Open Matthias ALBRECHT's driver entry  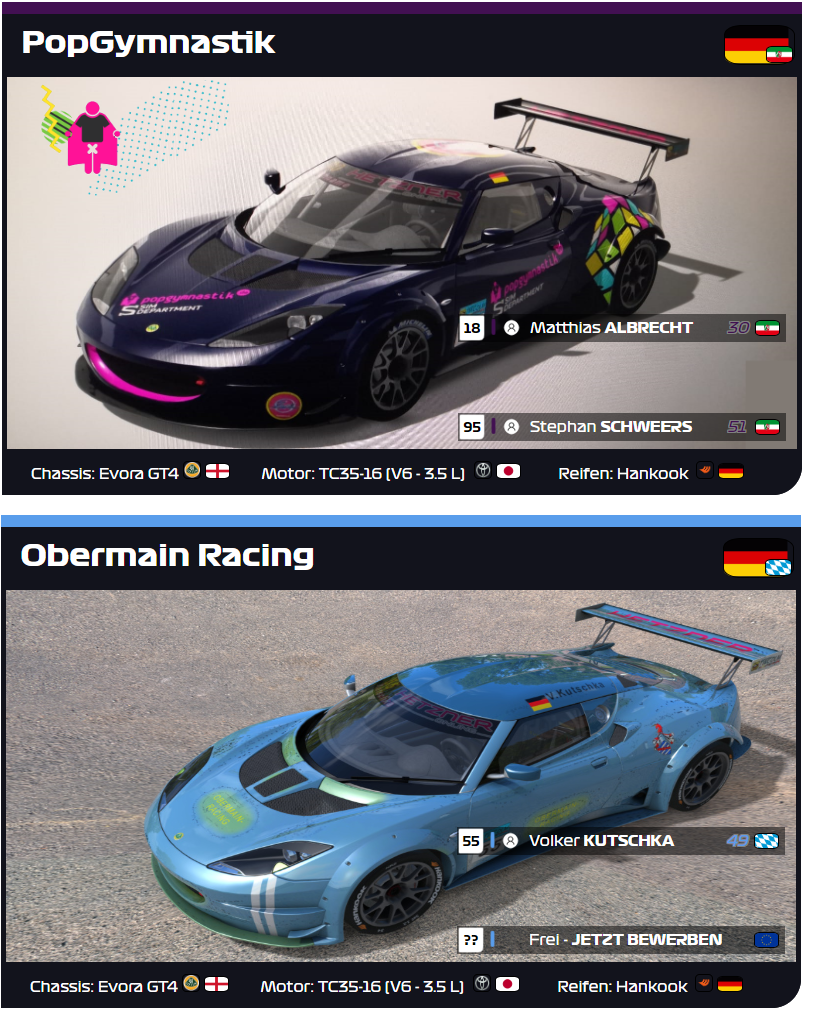pos(611,328)
